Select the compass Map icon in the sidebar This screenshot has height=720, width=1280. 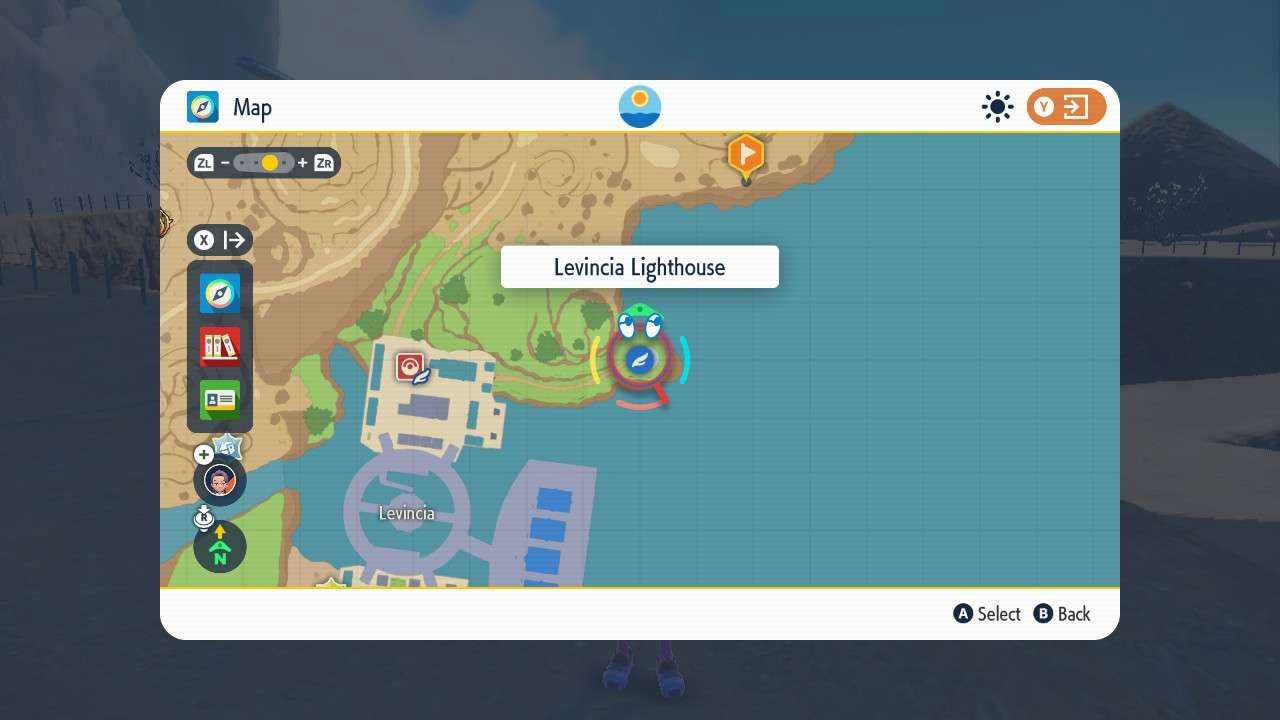point(219,293)
